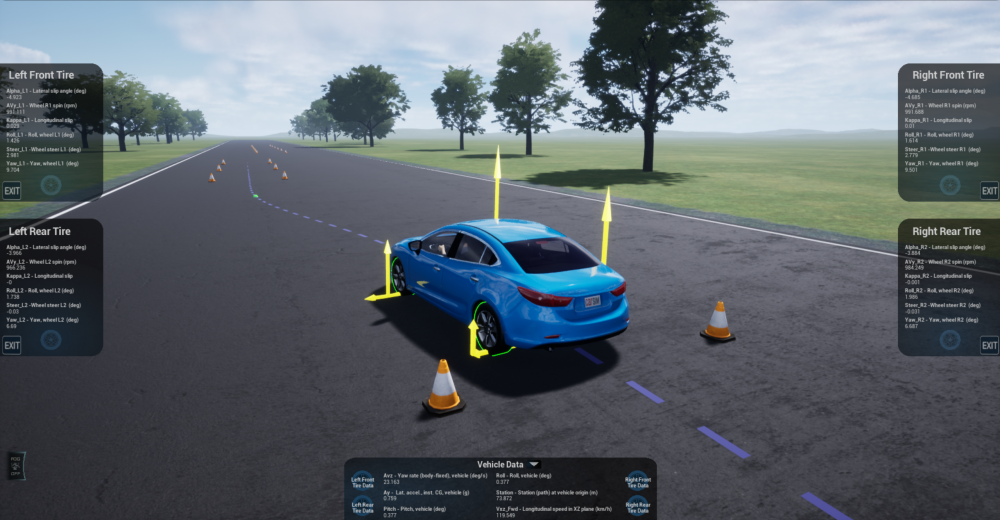This screenshot has width=1000, height=520.
Task: Click the wheel icon in Left Rear Tire panel
Action: [x=51, y=340]
